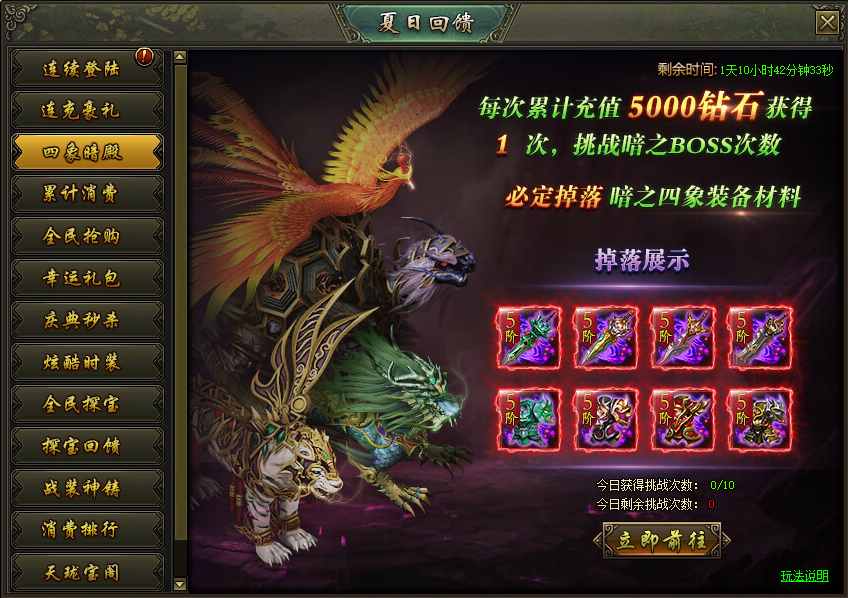Viewport: 848px width, 598px height.
Task: Click the tab list's scroll-up arrow
Action: tap(180, 58)
